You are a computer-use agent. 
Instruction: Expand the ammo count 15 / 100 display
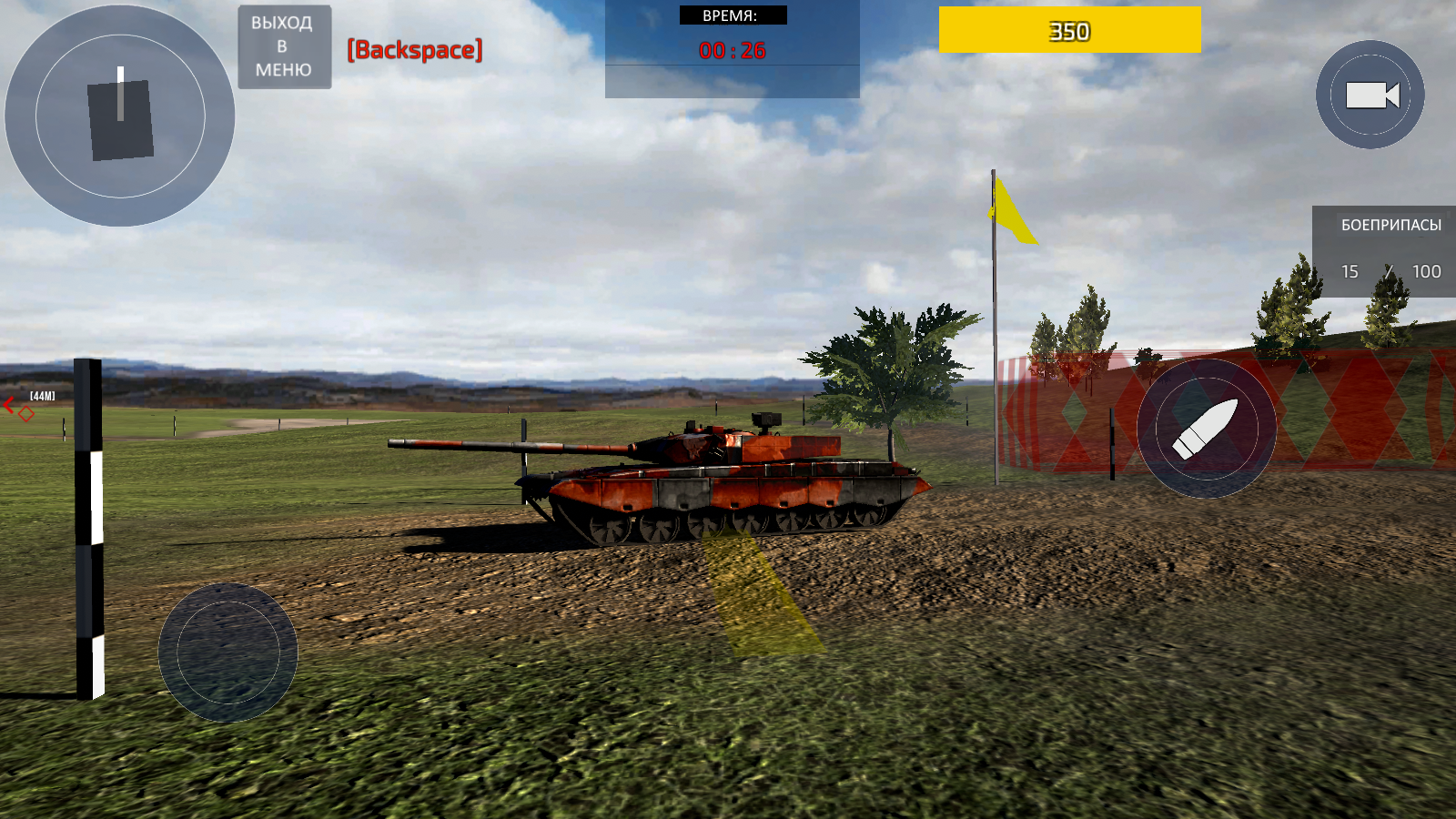(1390, 271)
